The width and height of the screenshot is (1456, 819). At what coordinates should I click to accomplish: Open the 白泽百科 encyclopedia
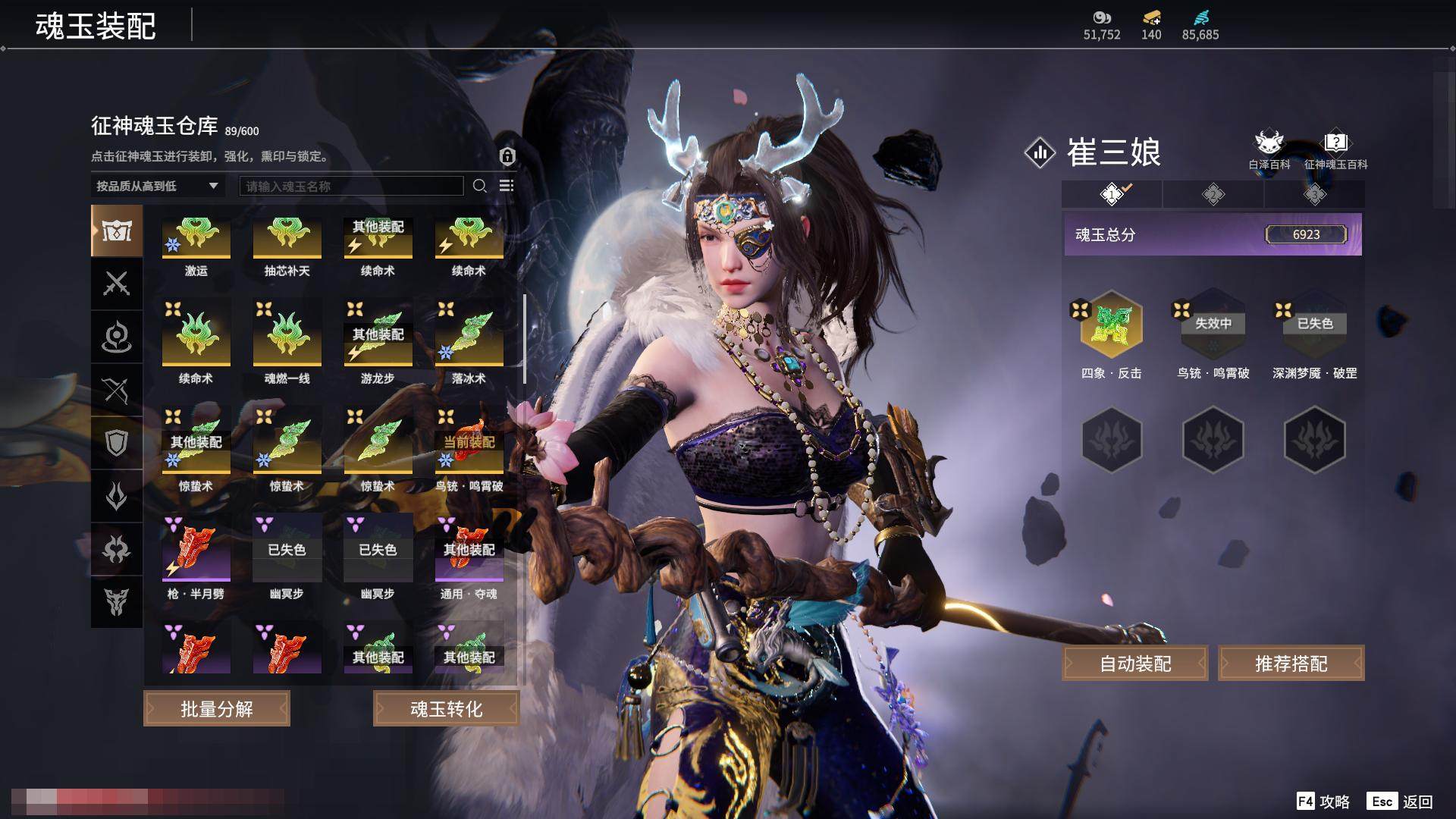1269,149
